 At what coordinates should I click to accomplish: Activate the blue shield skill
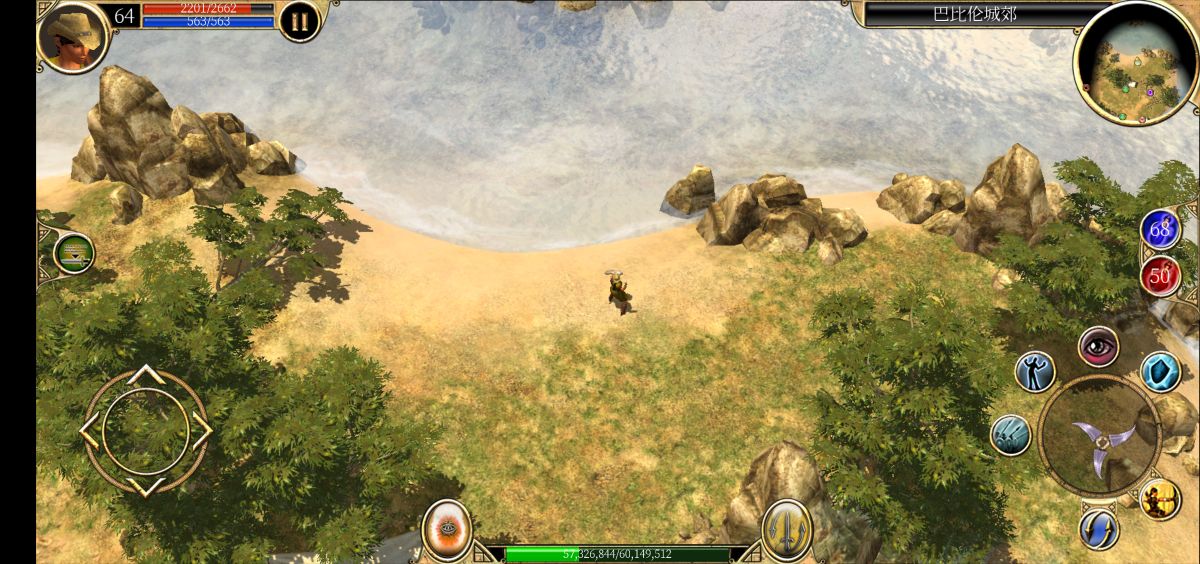pos(1160,372)
